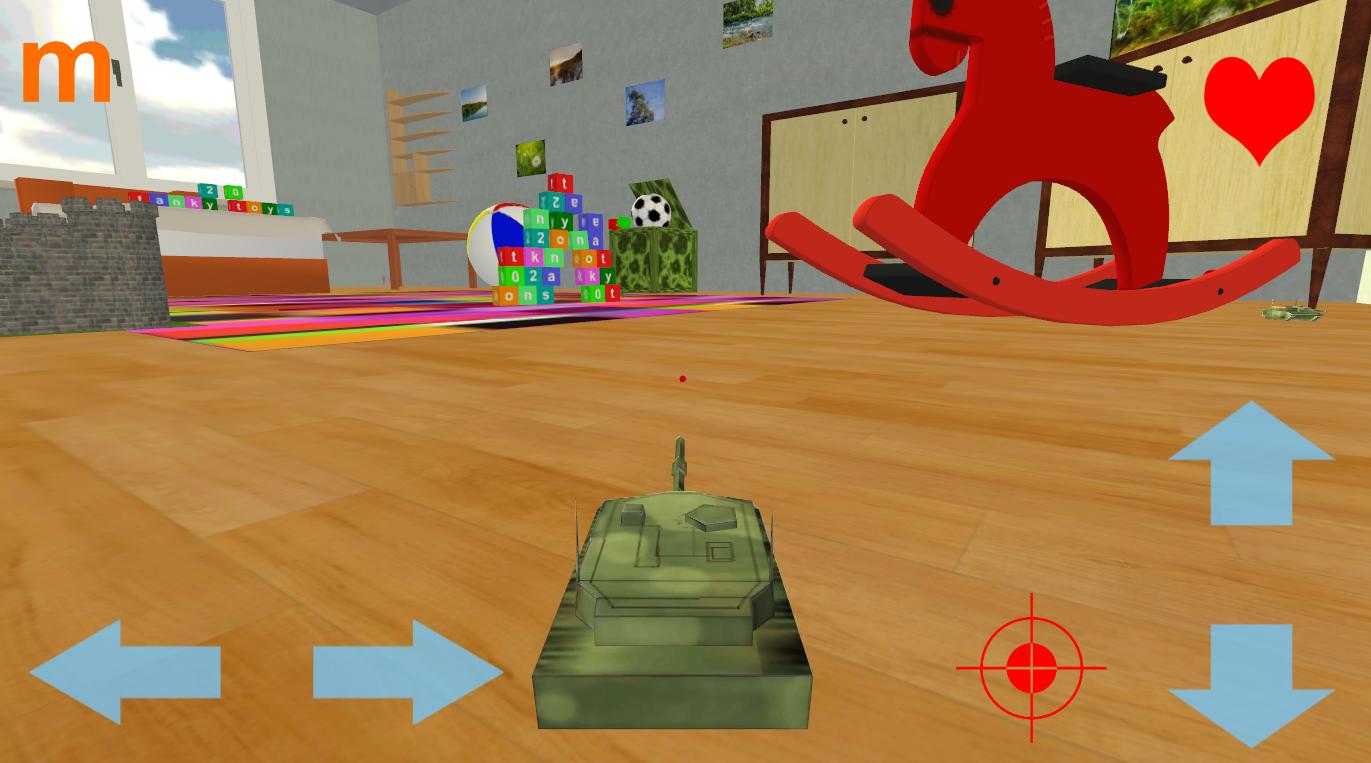This screenshot has width=1371, height=763.
Task: Click the small red aiming dot reticle
Action: coord(683,378)
